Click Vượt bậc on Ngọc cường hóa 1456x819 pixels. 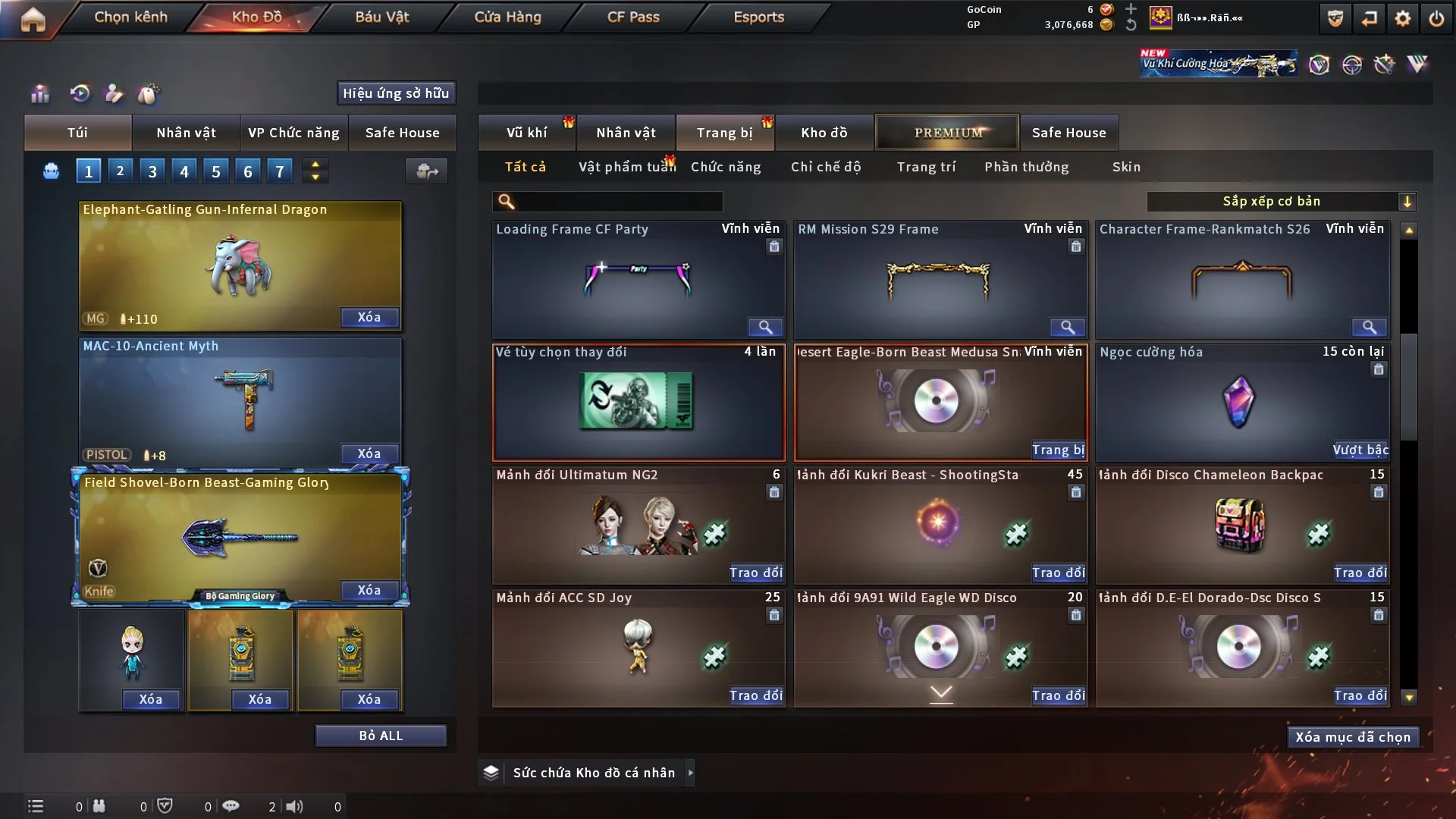[x=1360, y=450]
